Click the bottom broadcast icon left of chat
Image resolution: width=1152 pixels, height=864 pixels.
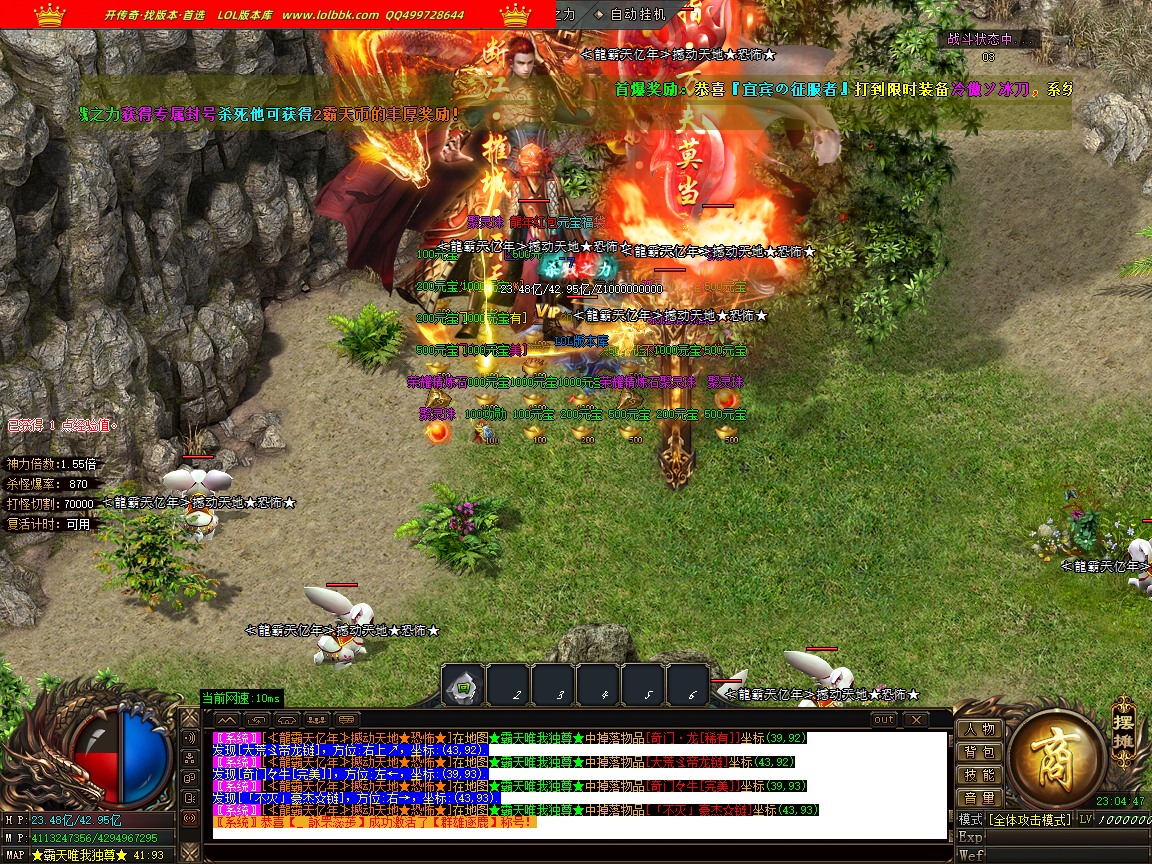tap(189, 817)
